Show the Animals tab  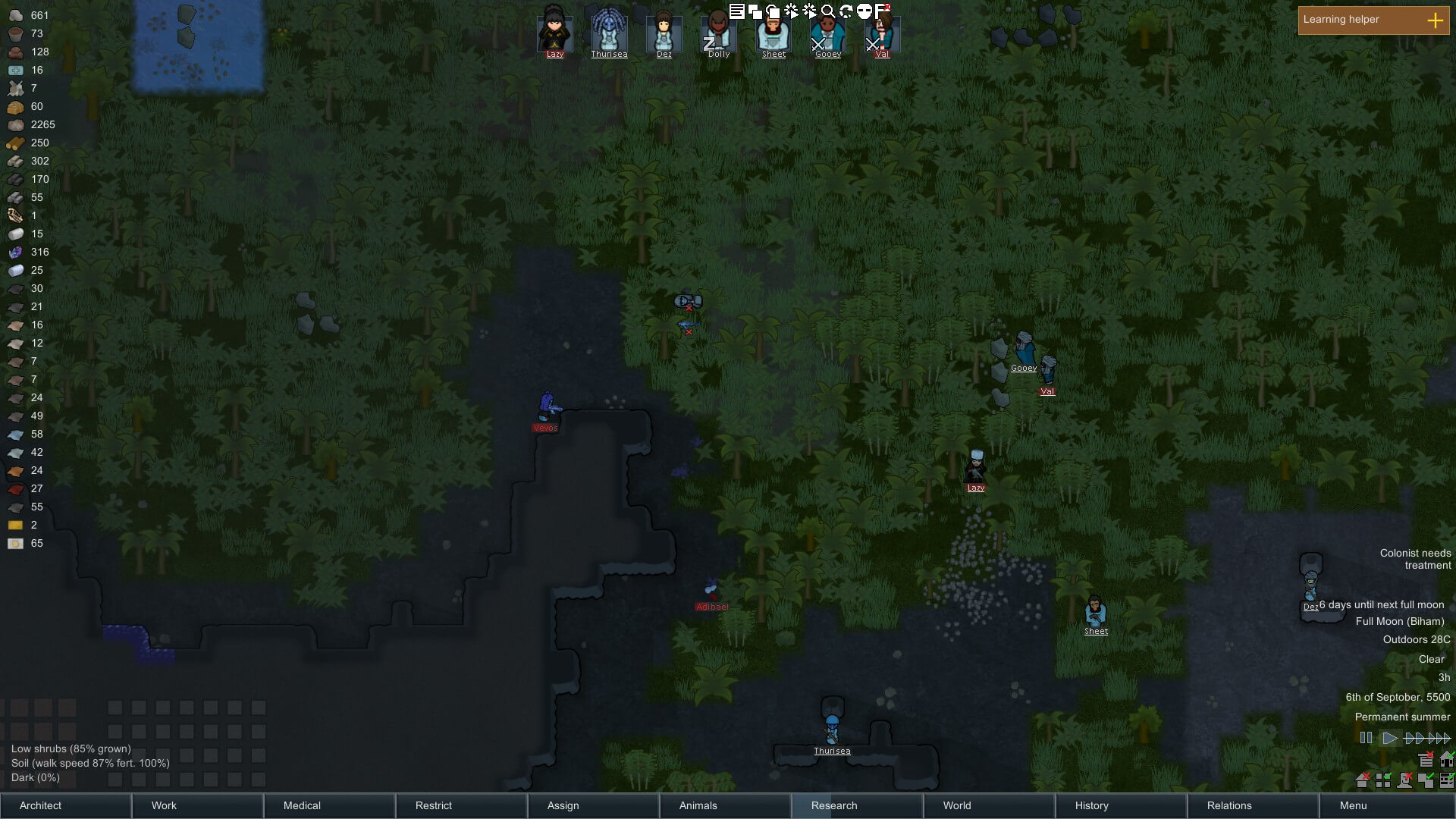(726, 805)
